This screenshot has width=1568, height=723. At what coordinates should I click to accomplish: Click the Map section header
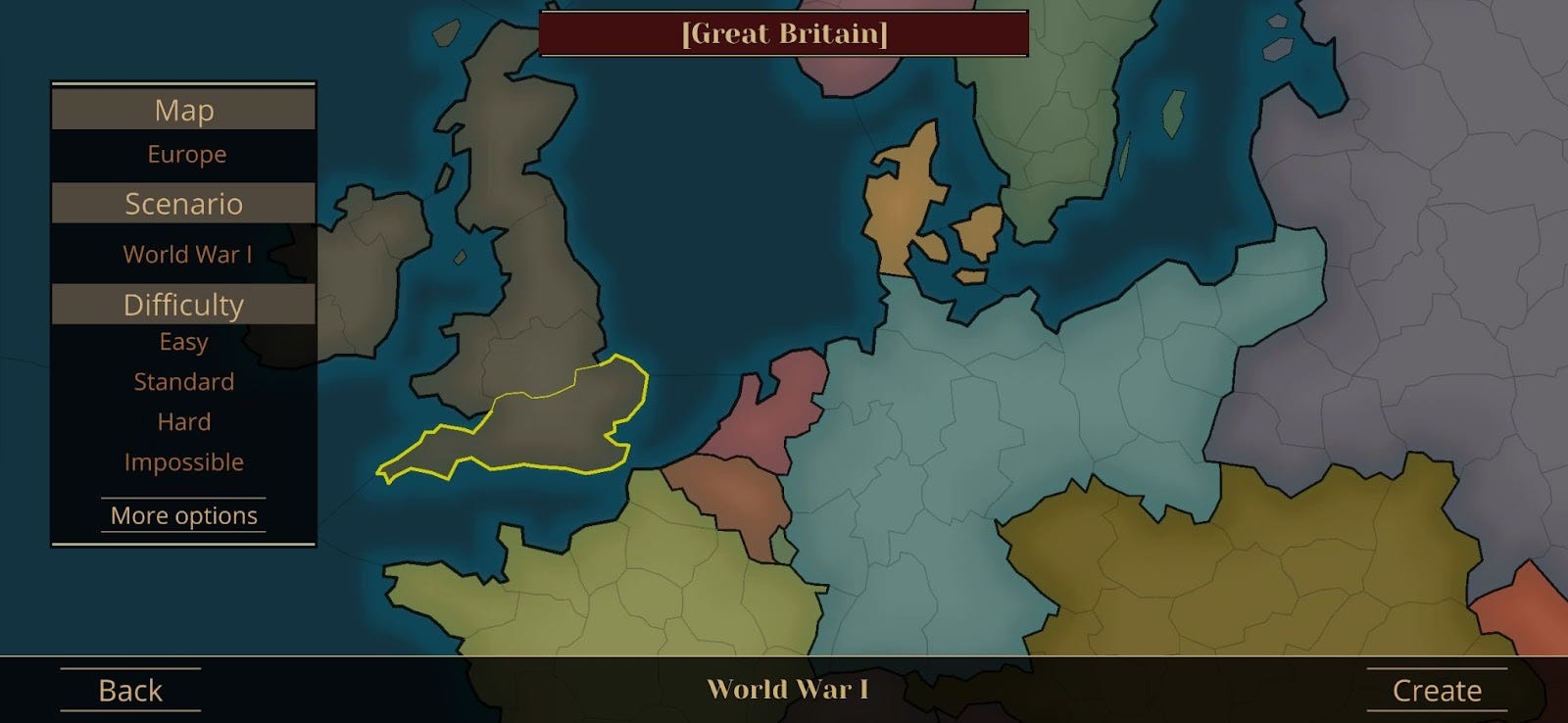click(x=183, y=110)
